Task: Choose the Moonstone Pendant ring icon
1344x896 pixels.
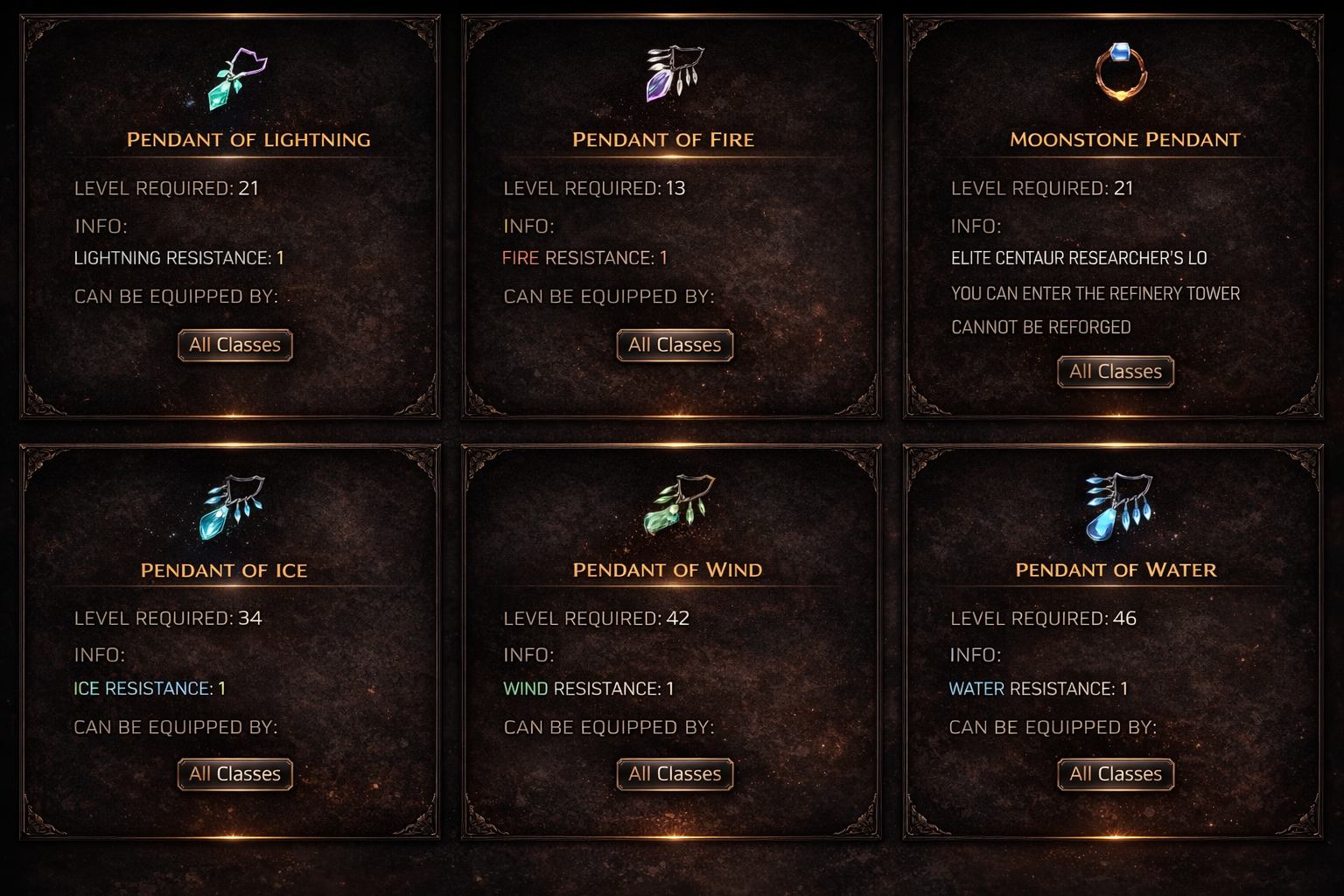Action: click(x=1121, y=72)
